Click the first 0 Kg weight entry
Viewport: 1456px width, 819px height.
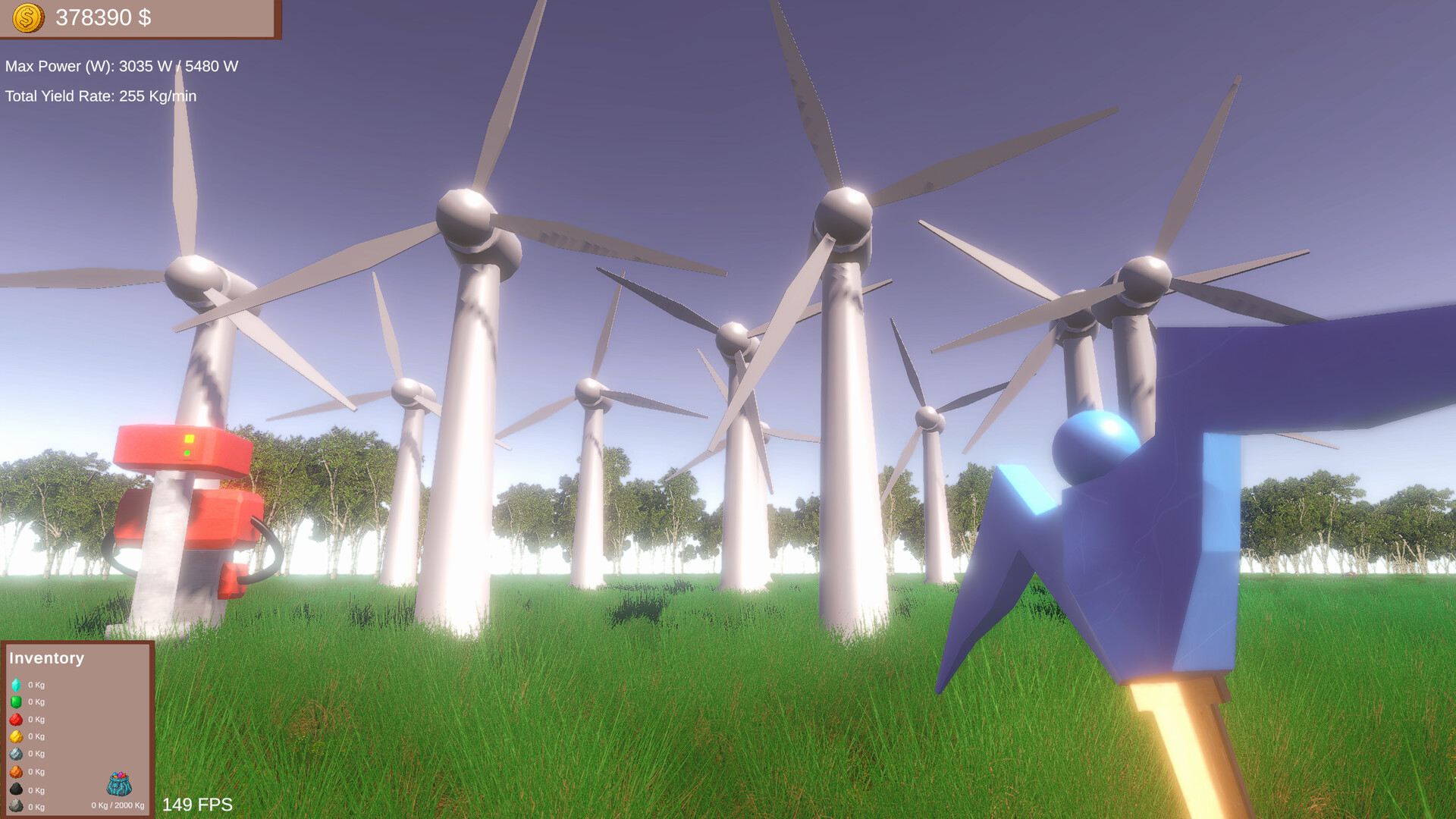click(36, 684)
